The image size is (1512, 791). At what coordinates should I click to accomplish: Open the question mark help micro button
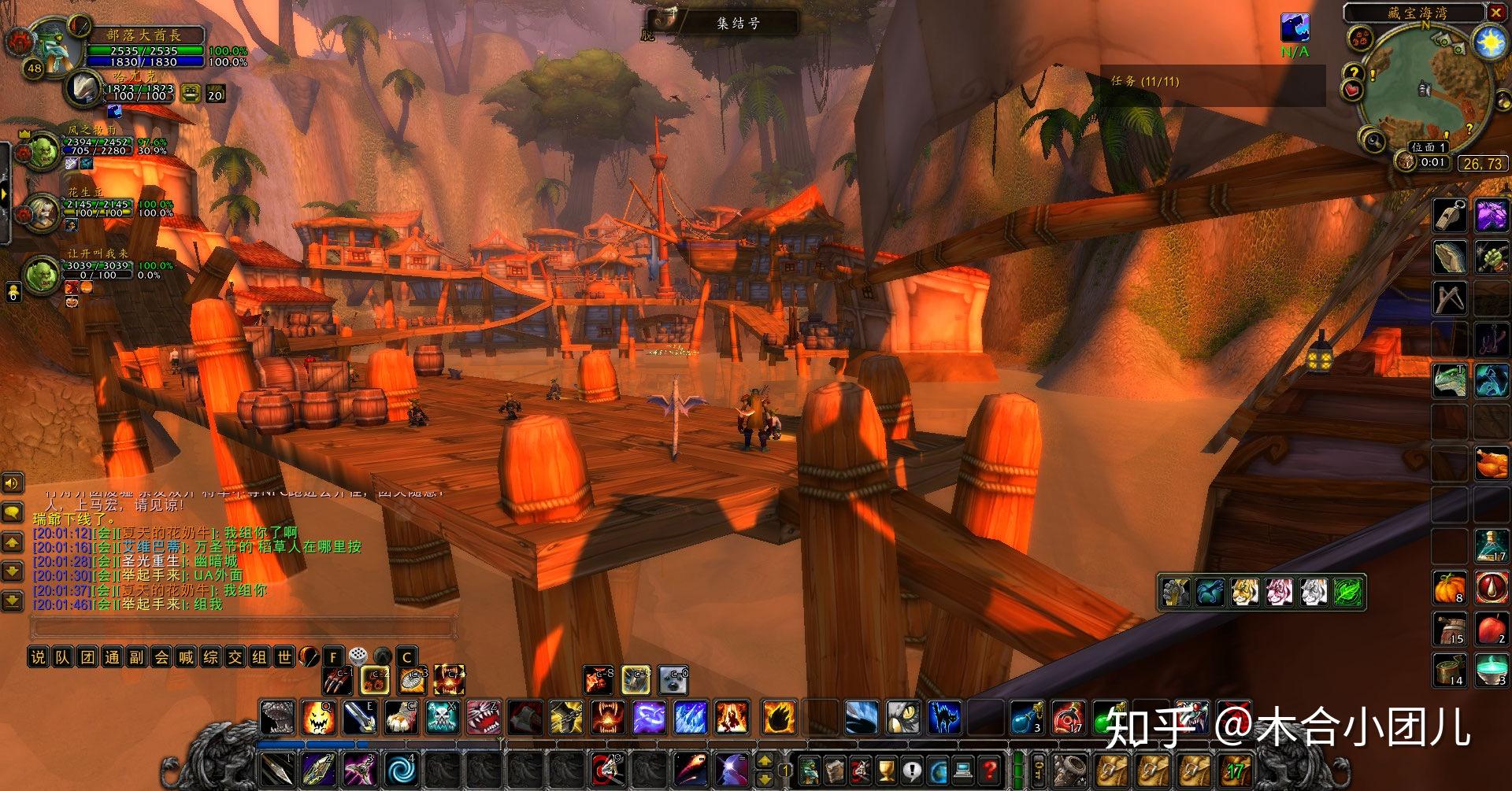pyautogui.click(x=990, y=769)
